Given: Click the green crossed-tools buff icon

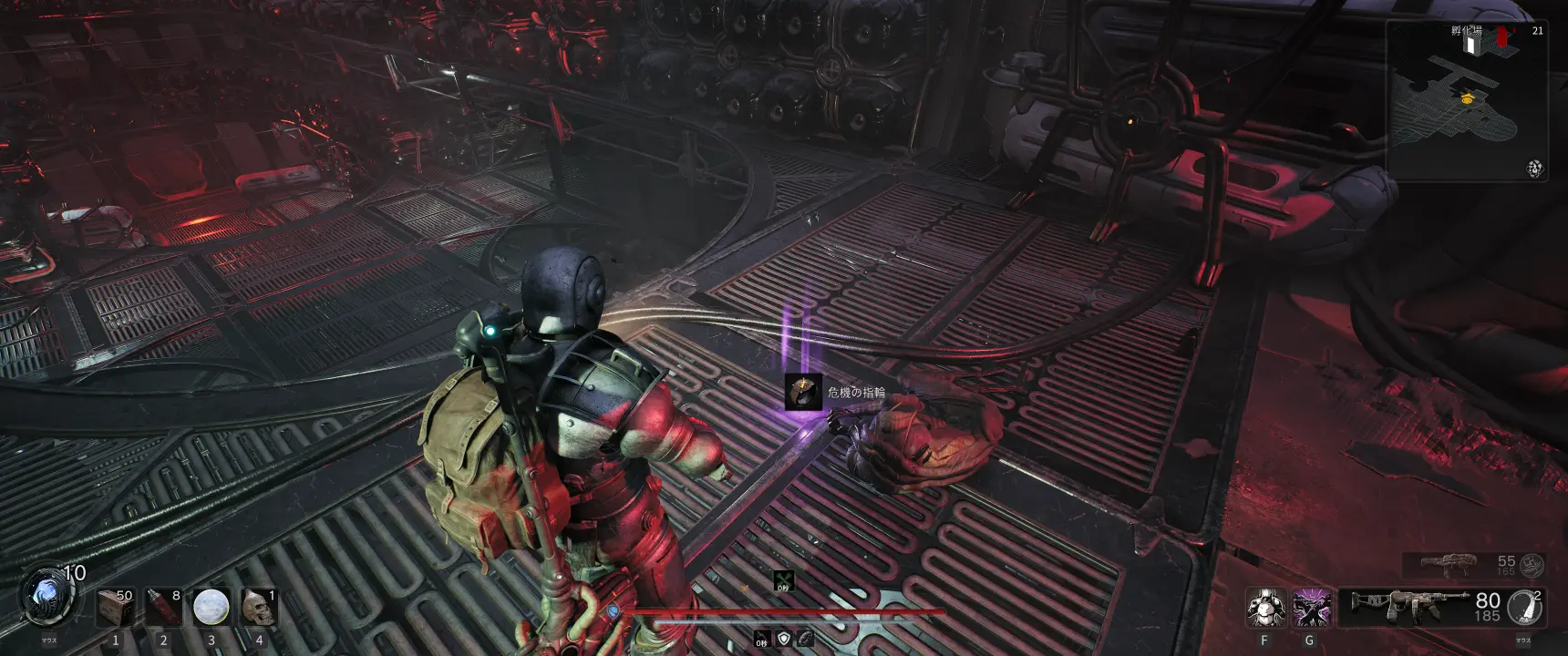Looking at the screenshot, I should coord(783,579).
